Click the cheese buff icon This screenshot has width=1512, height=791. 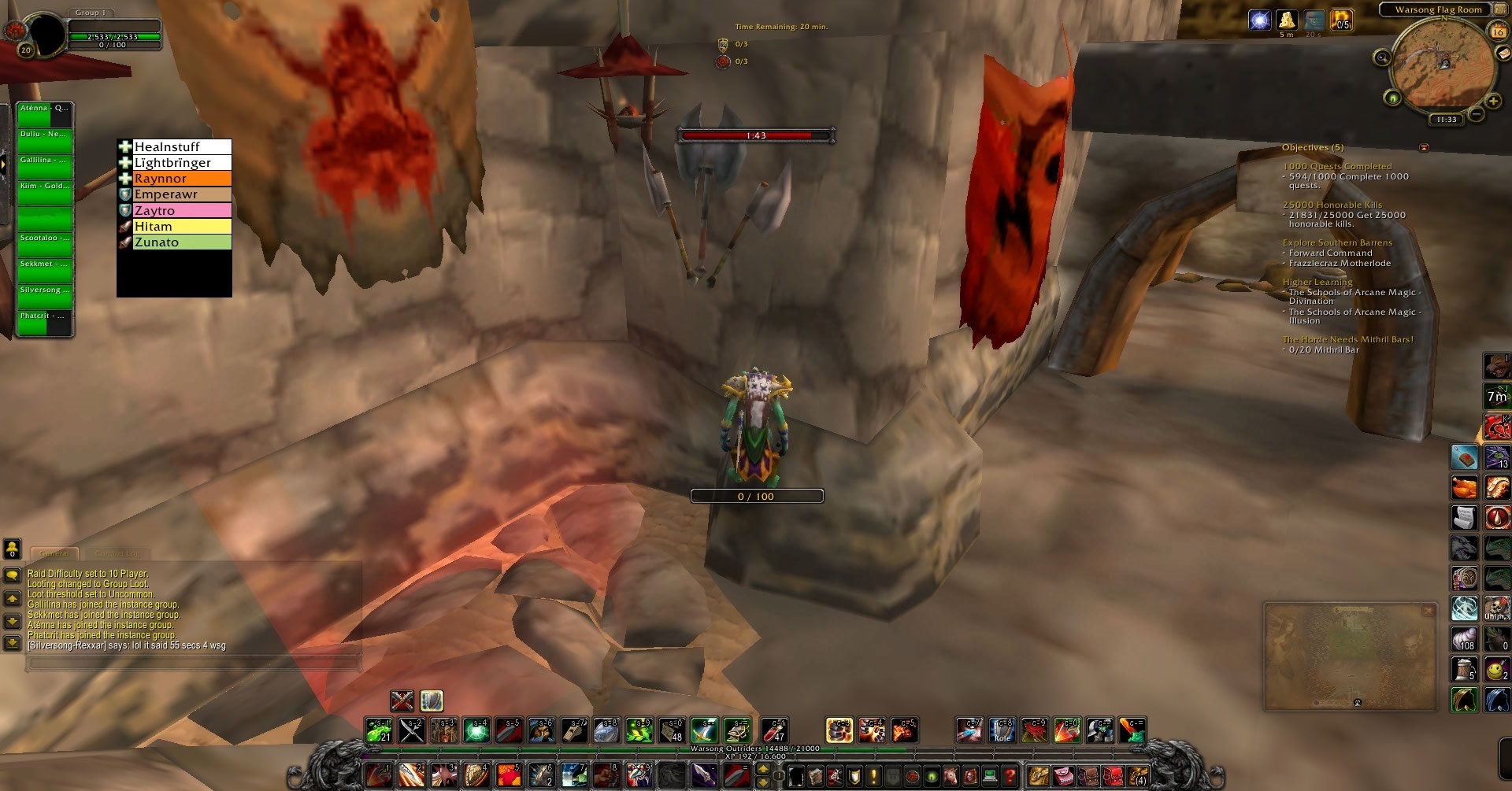pyautogui.click(x=1287, y=20)
